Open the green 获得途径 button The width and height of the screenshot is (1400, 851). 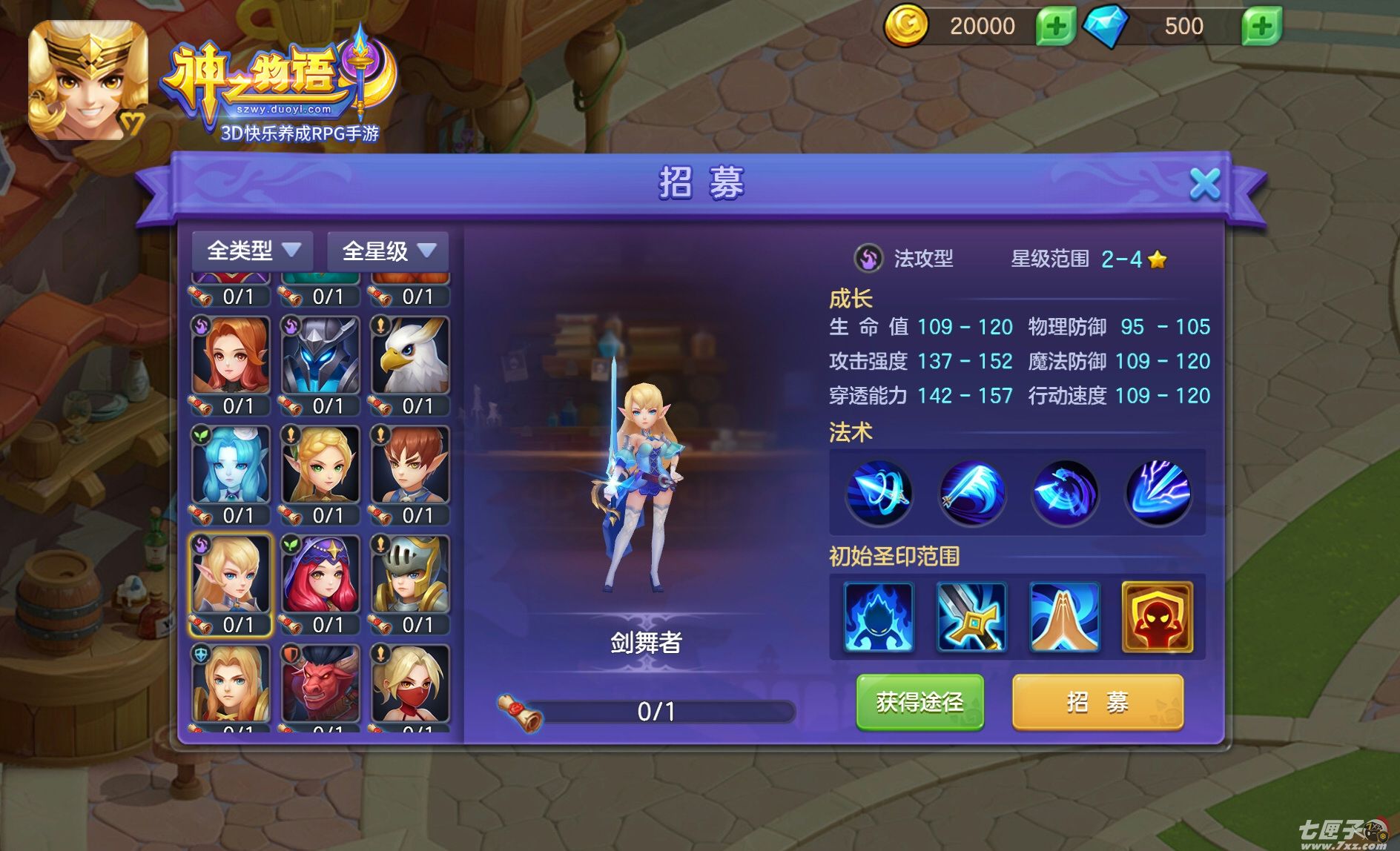coord(919,701)
